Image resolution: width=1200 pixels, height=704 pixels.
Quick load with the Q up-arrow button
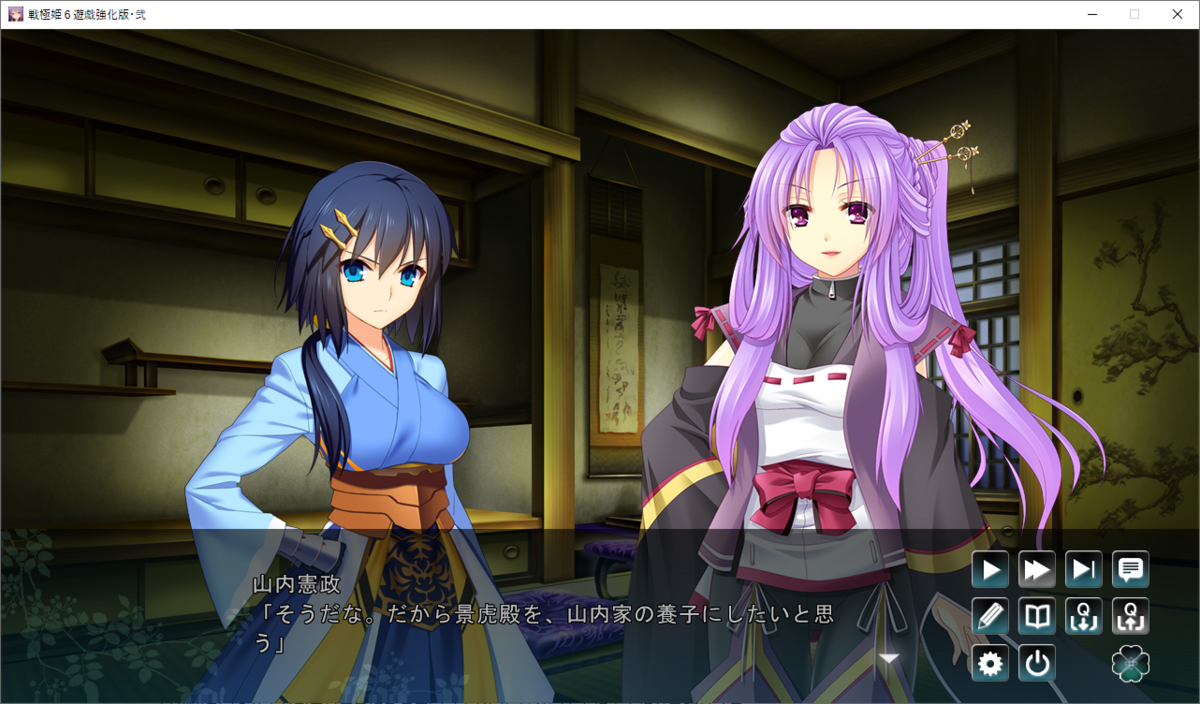[1131, 616]
